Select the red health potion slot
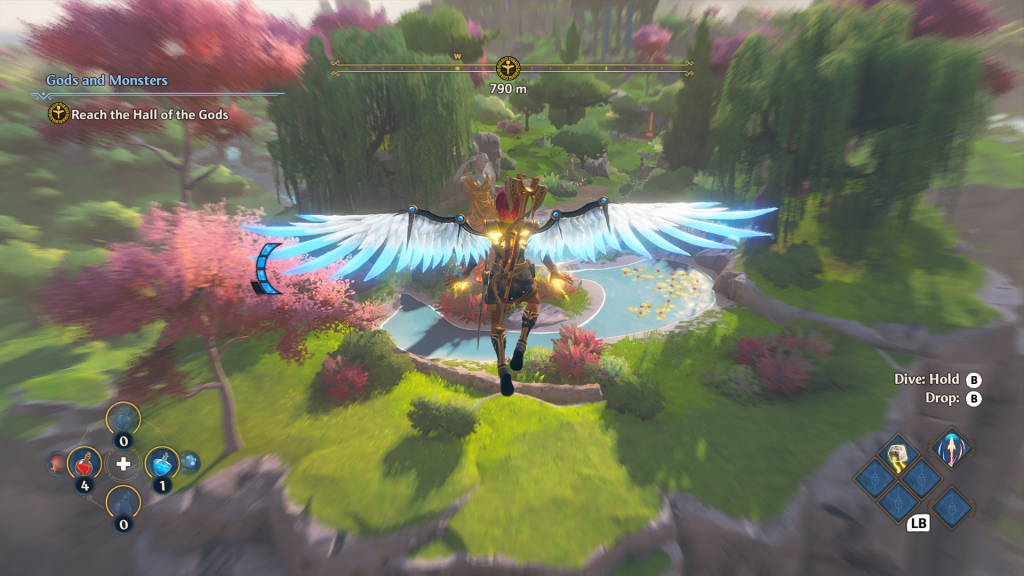 pyautogui.click(x=85, y=463)
